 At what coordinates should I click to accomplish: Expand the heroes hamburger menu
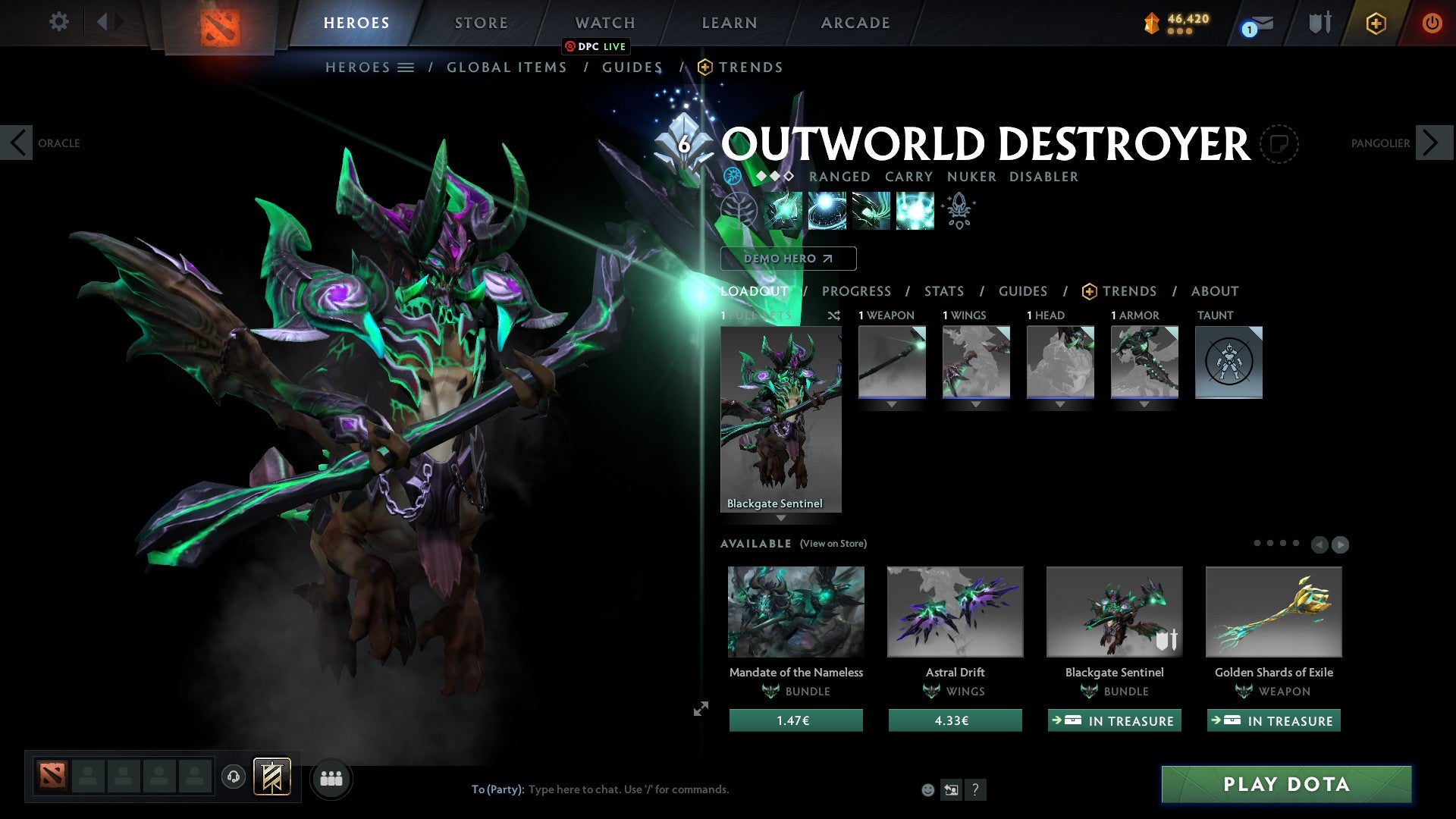pos(406,67)
